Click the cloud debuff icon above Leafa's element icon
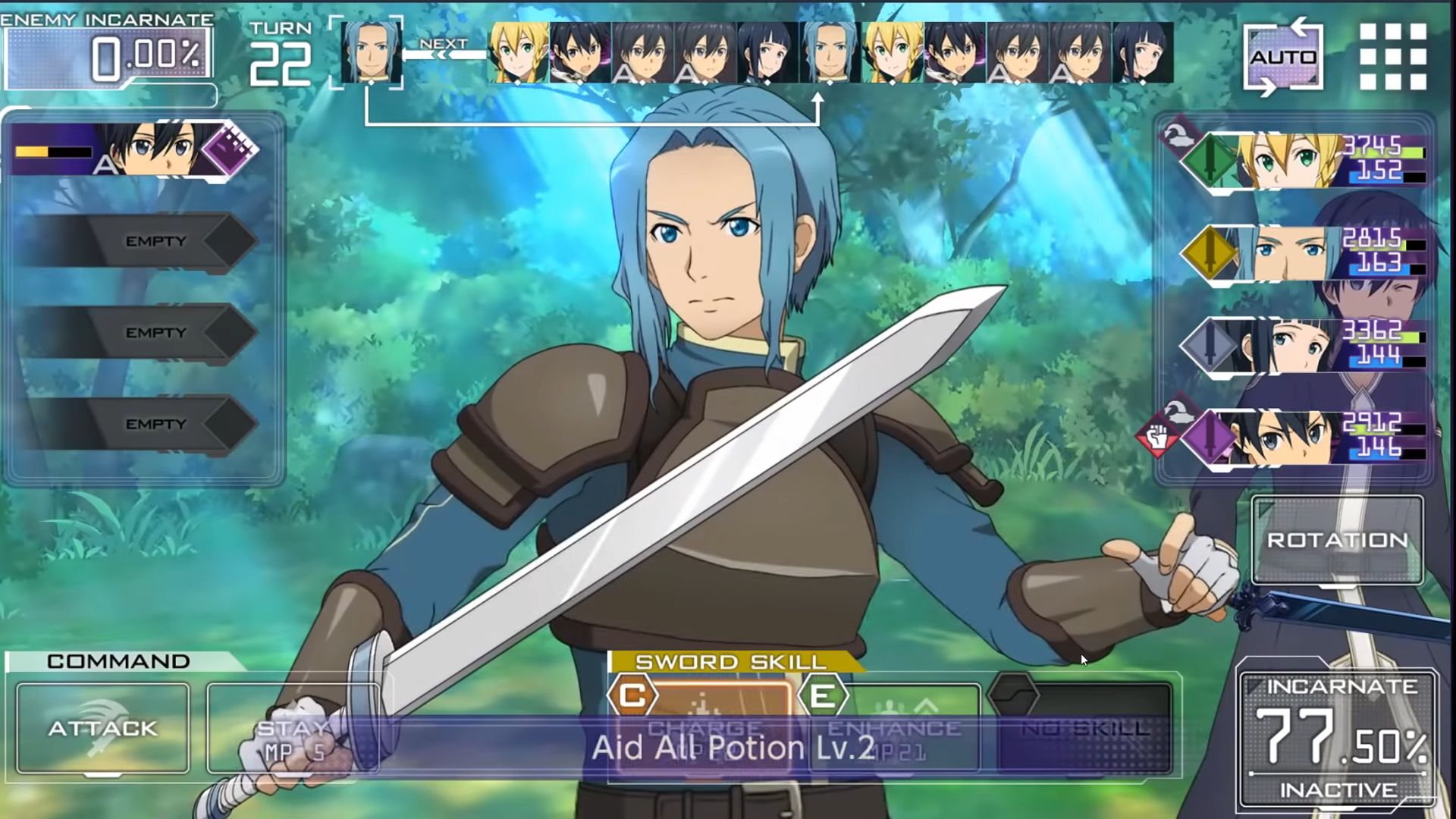 1177,136
